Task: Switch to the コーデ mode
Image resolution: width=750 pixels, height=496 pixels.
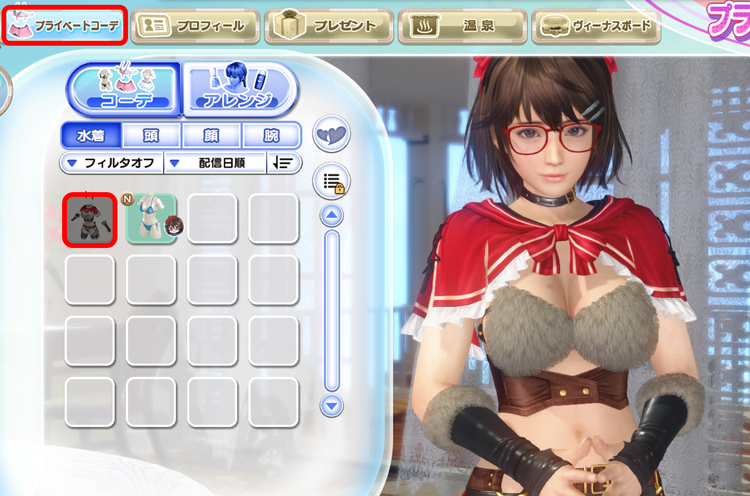Action: pyautogui.click(x=122, y=89)
